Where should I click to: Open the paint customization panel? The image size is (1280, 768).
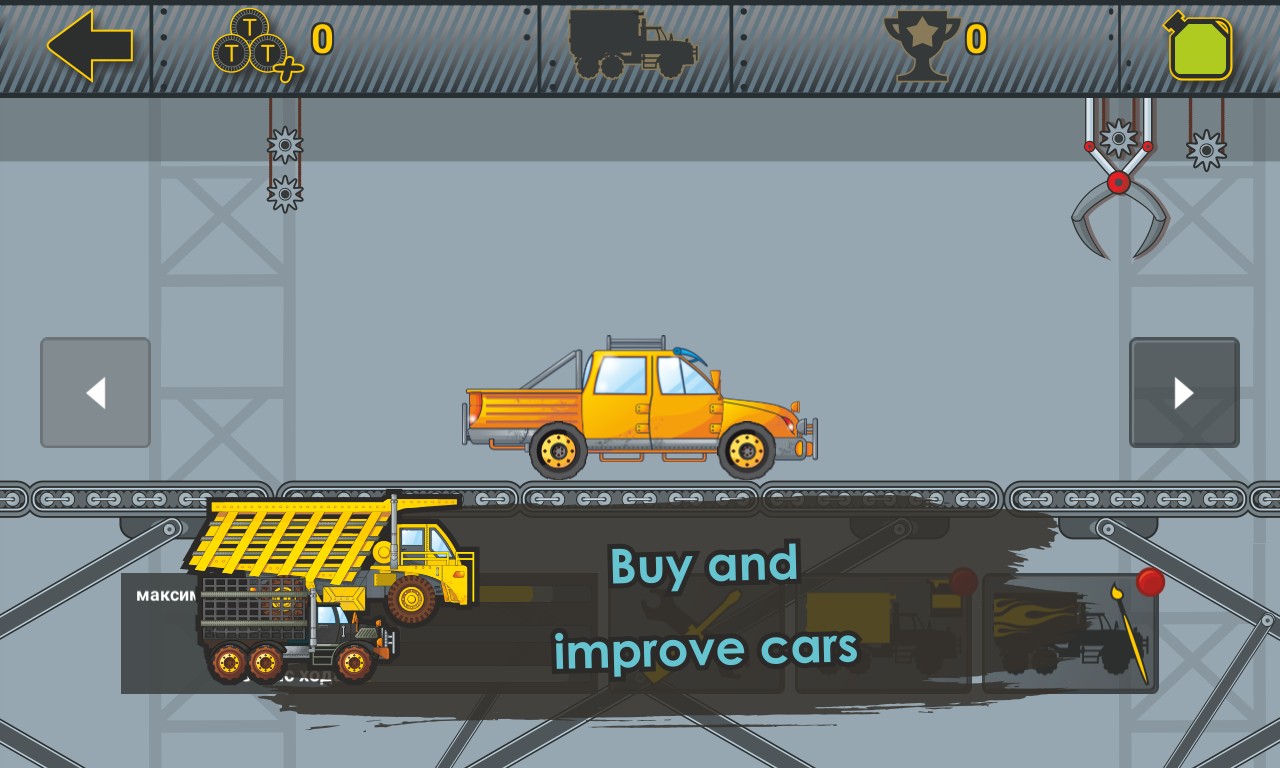point(1070,633)
